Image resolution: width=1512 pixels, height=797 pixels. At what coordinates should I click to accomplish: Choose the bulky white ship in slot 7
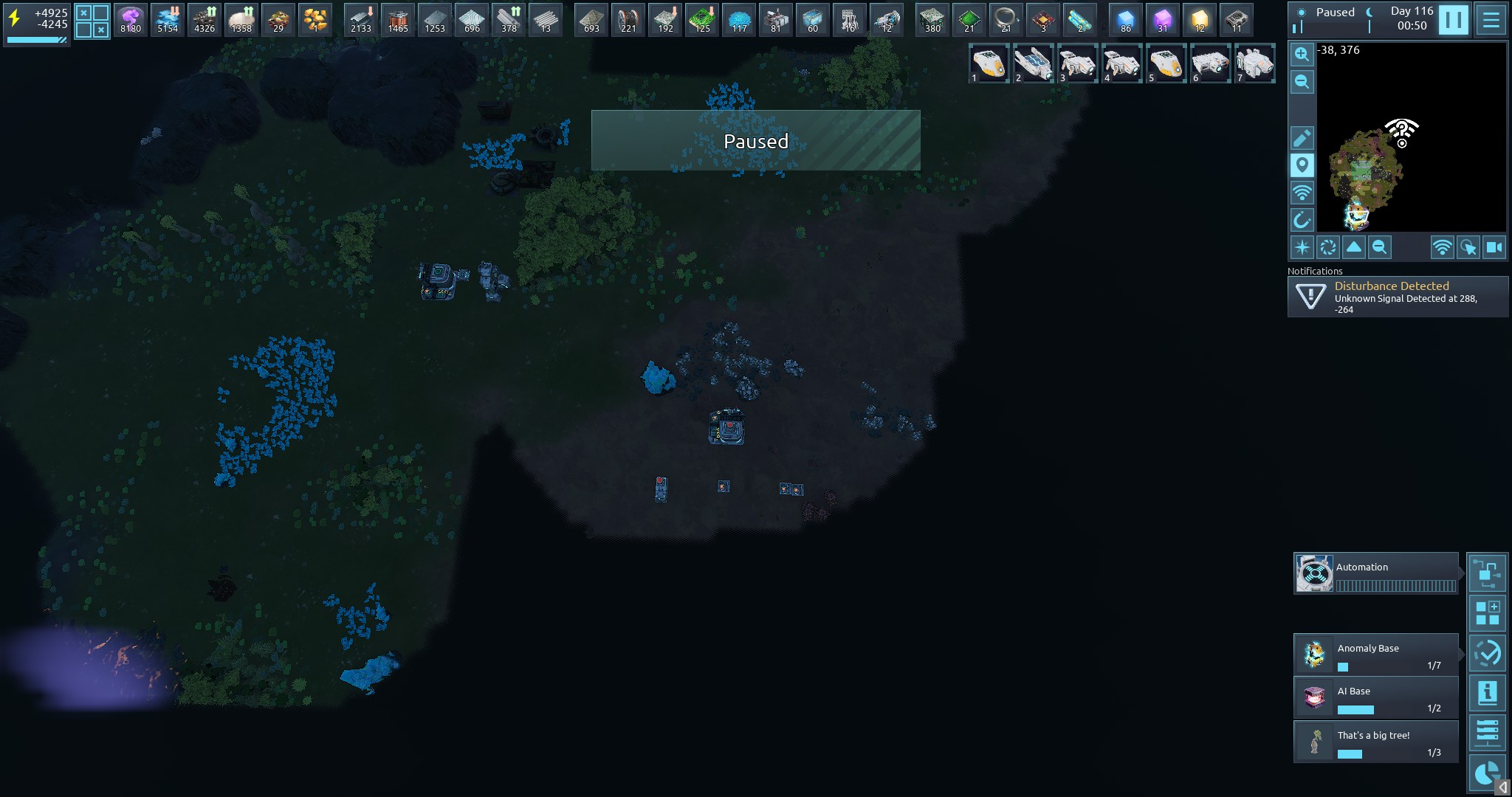[1254, 63]
